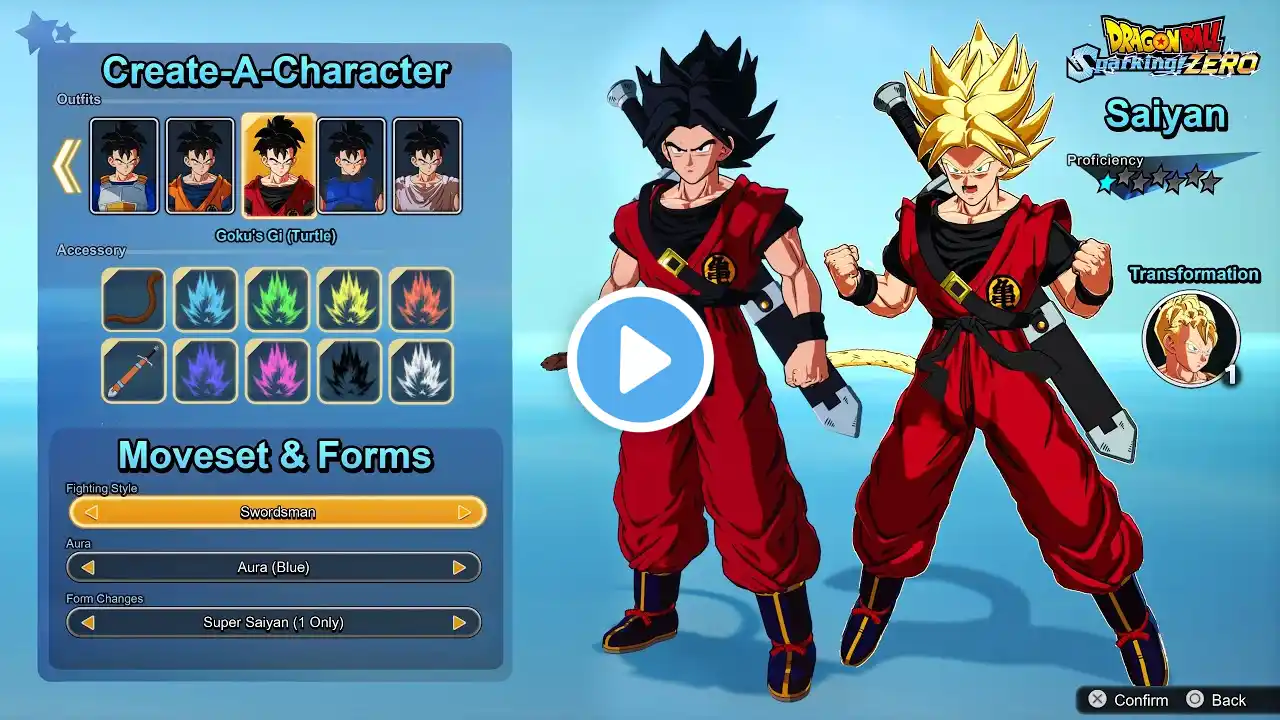This screenshot has width=1280, height=720.
Task: Equip the brown Saiyan tail accessory
Action: [x=133, y=299]
